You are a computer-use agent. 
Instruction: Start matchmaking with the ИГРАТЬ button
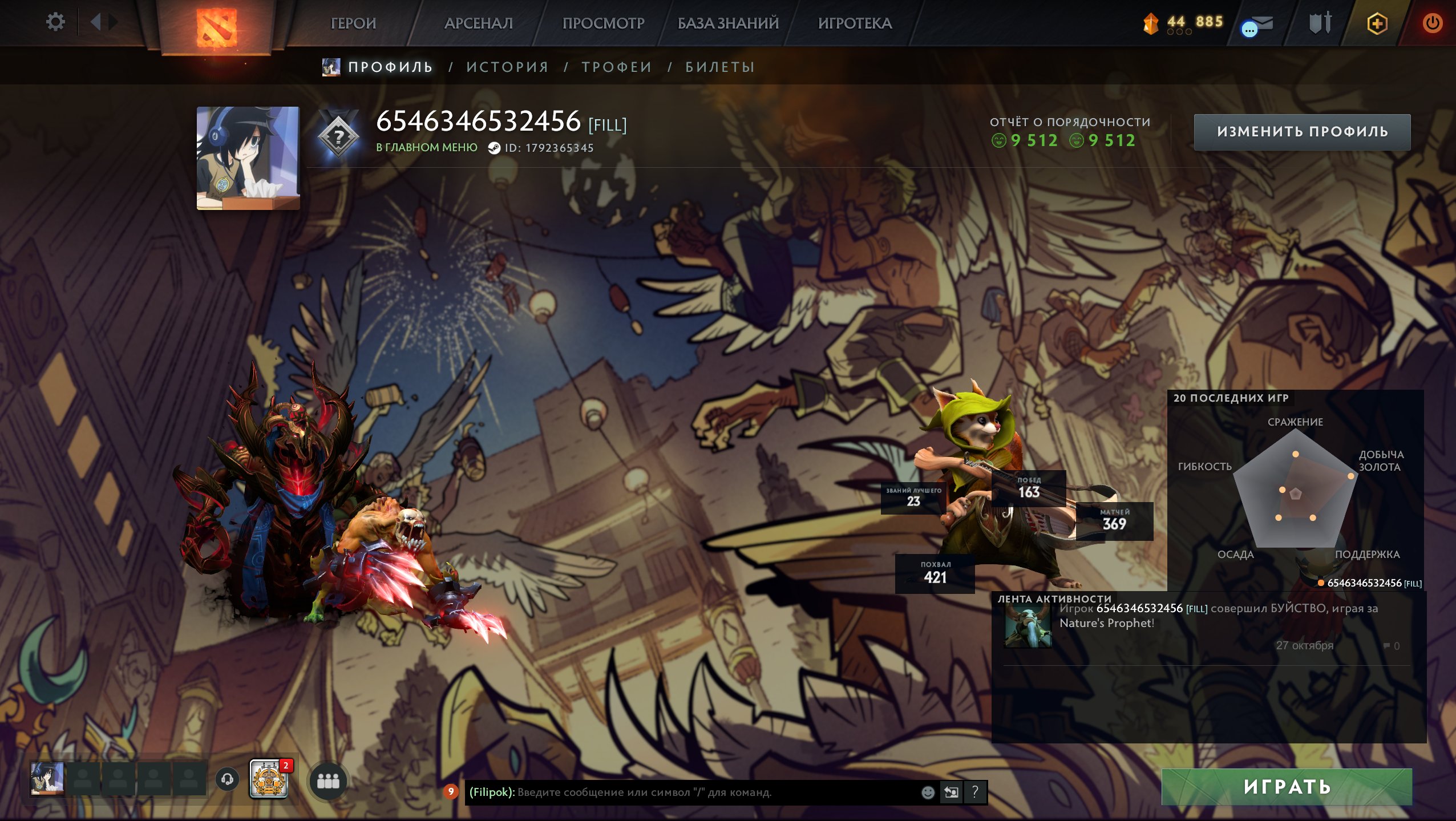1287,787
